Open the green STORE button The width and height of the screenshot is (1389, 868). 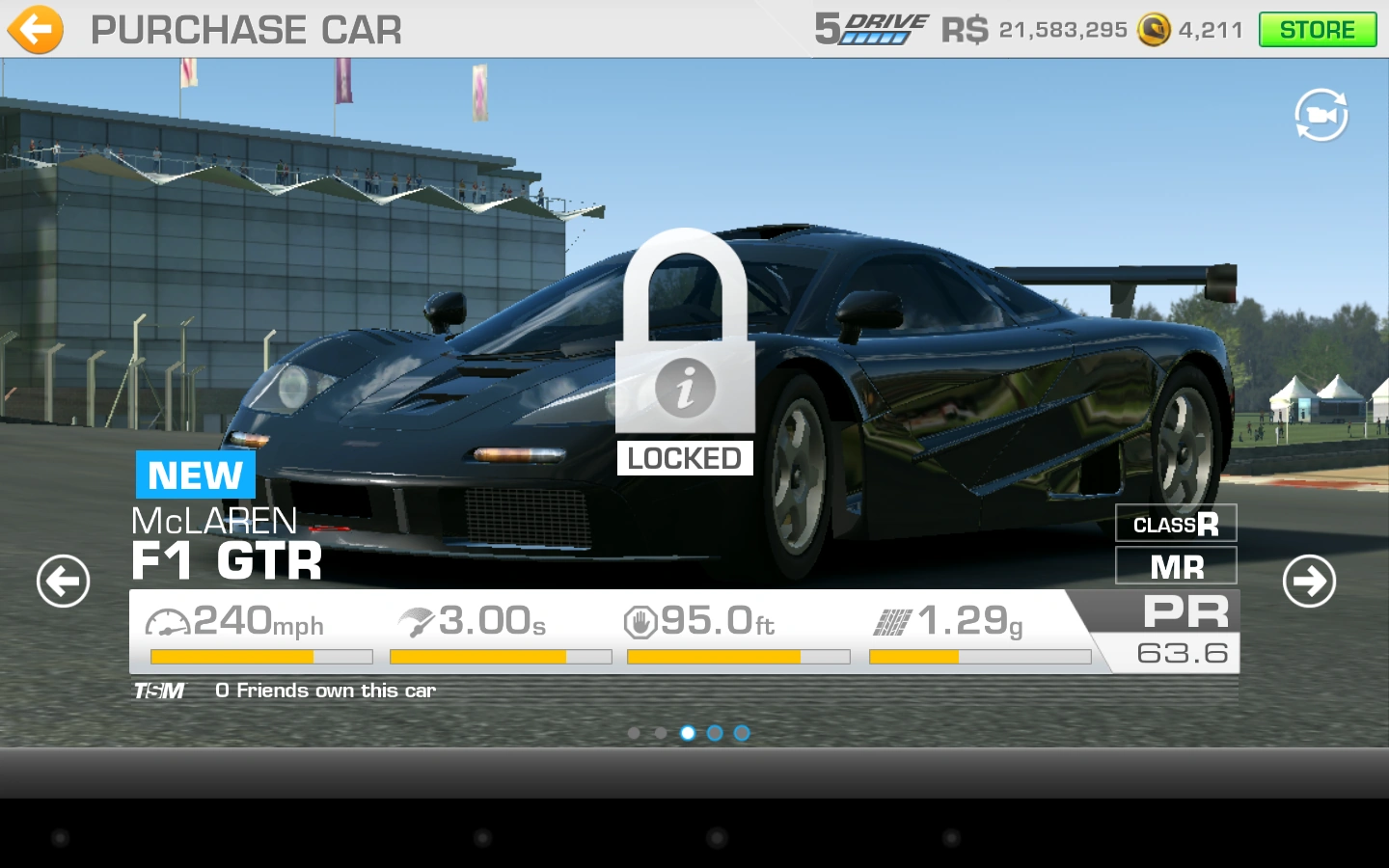(x=1317, y=30)
